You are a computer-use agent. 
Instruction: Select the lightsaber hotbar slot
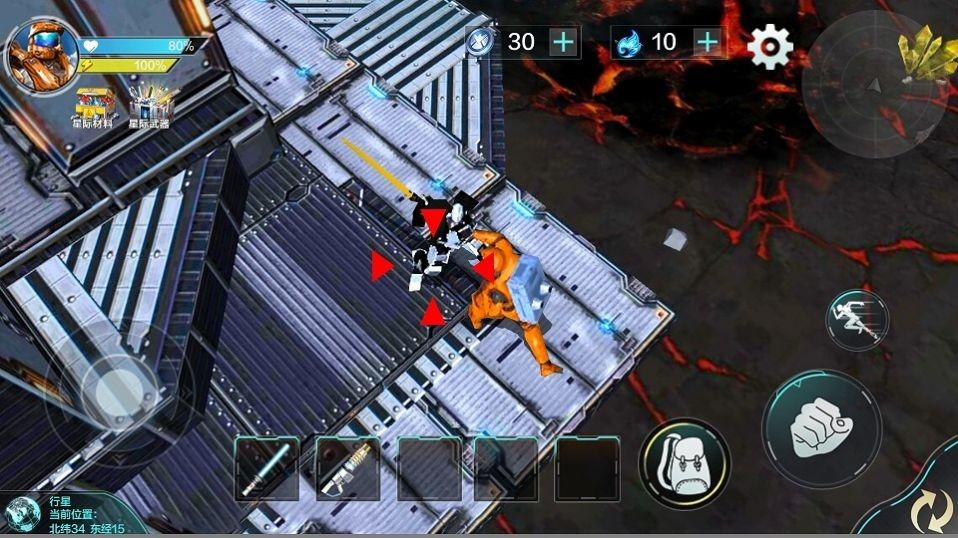267,468
